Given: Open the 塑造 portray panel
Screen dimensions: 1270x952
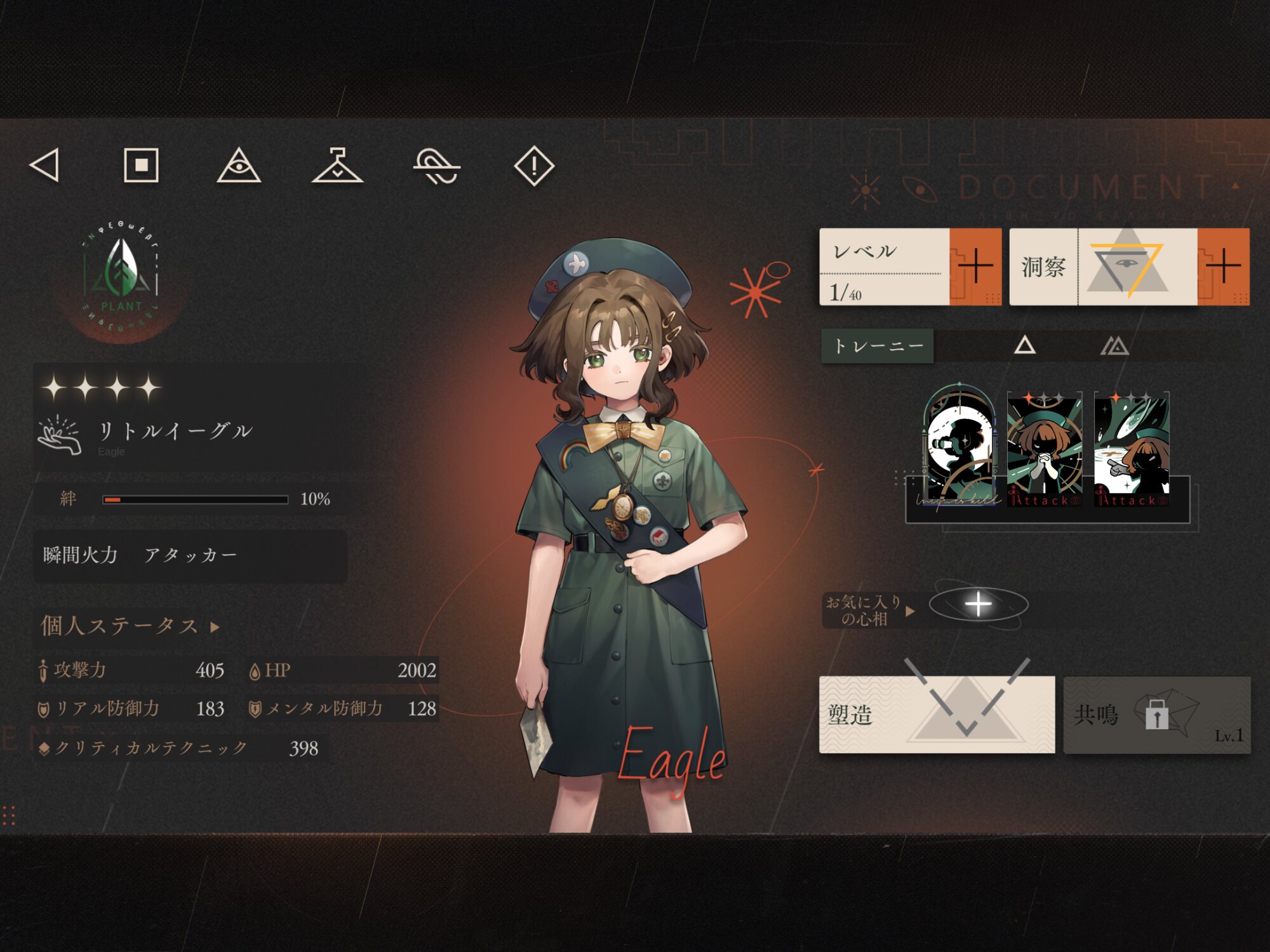Looking at the screenshot, I should [937, 715].
